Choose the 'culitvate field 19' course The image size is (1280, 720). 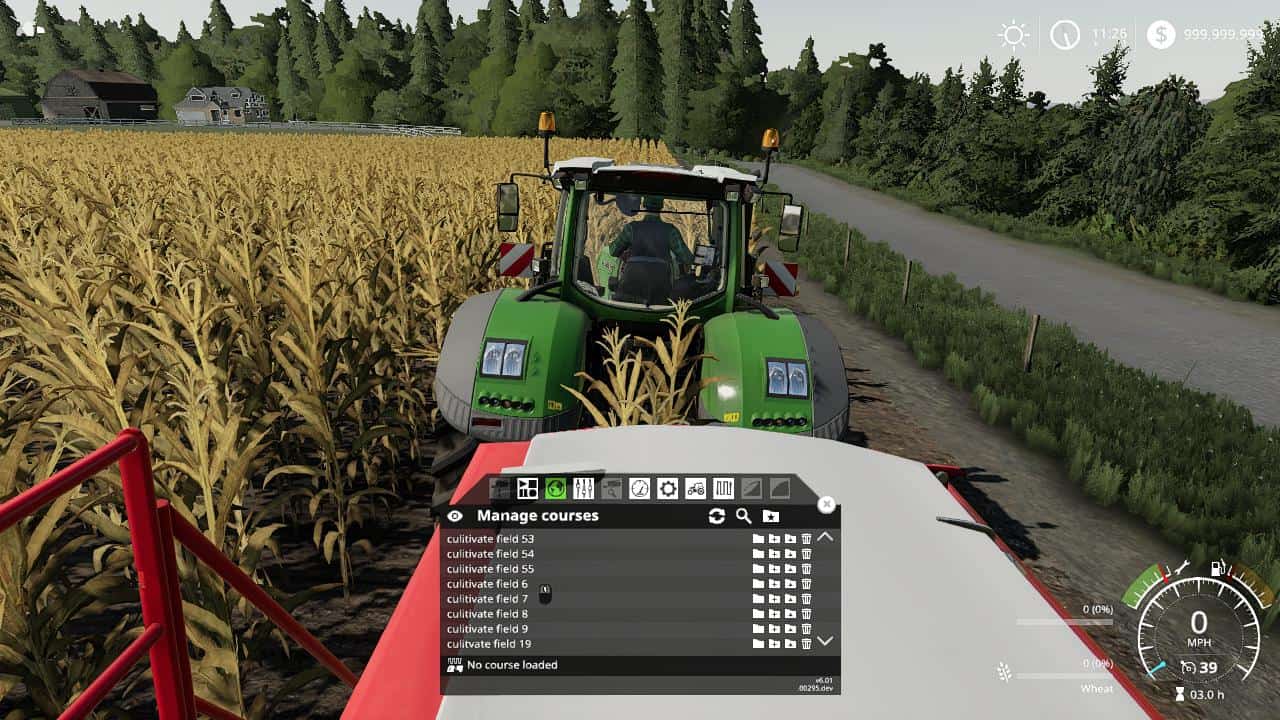click(x=489, y=644)
